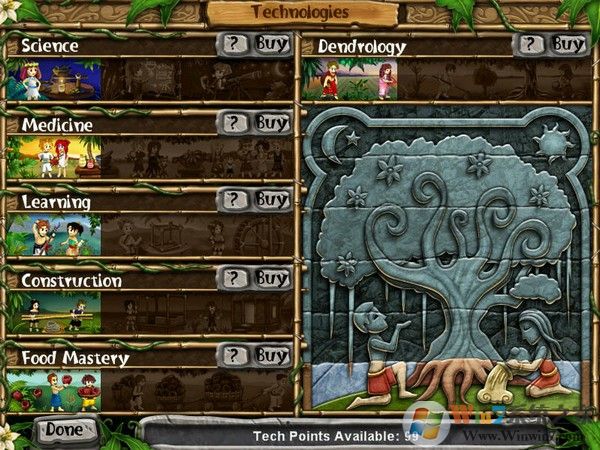Click the Learning question mark button

point(233,200)
